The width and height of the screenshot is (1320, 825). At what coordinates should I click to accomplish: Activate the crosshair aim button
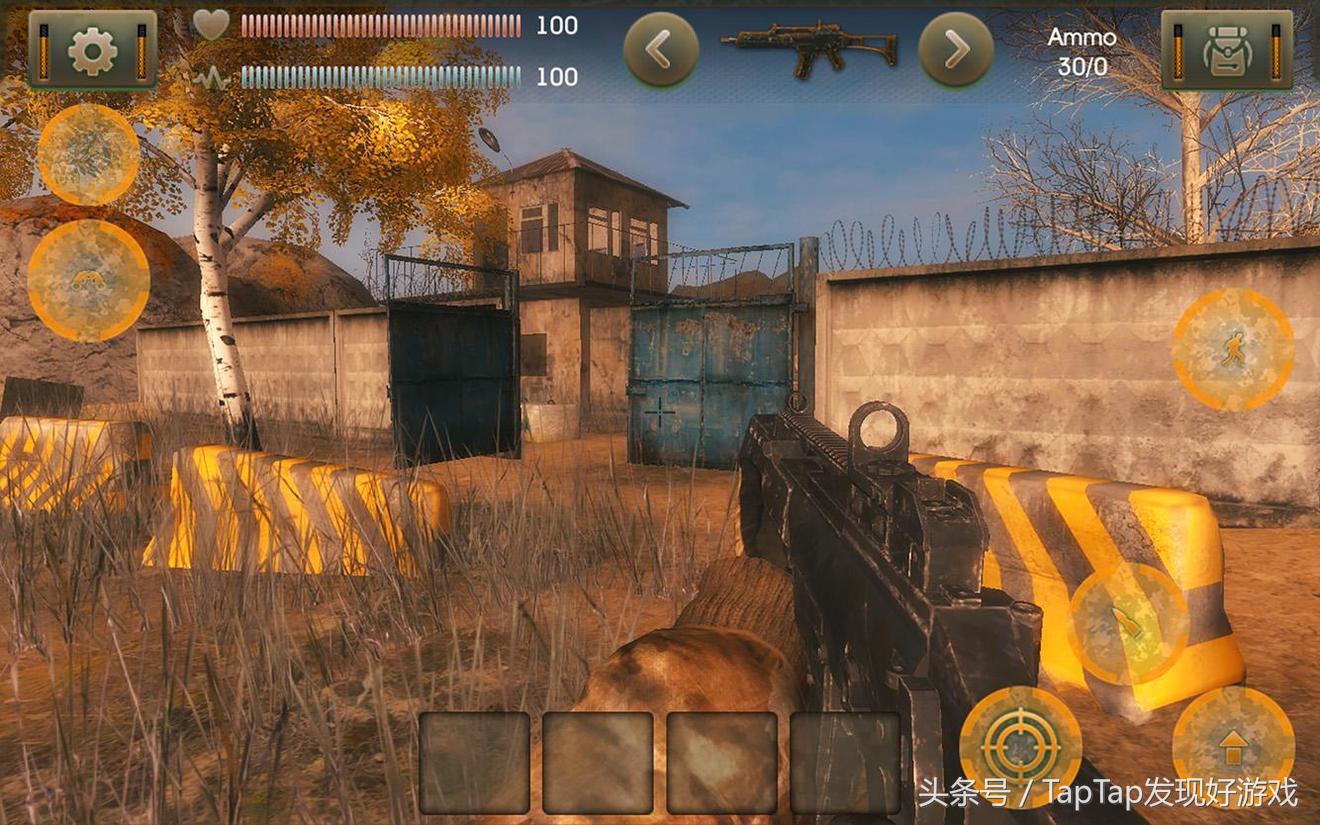pos(1020,747)
